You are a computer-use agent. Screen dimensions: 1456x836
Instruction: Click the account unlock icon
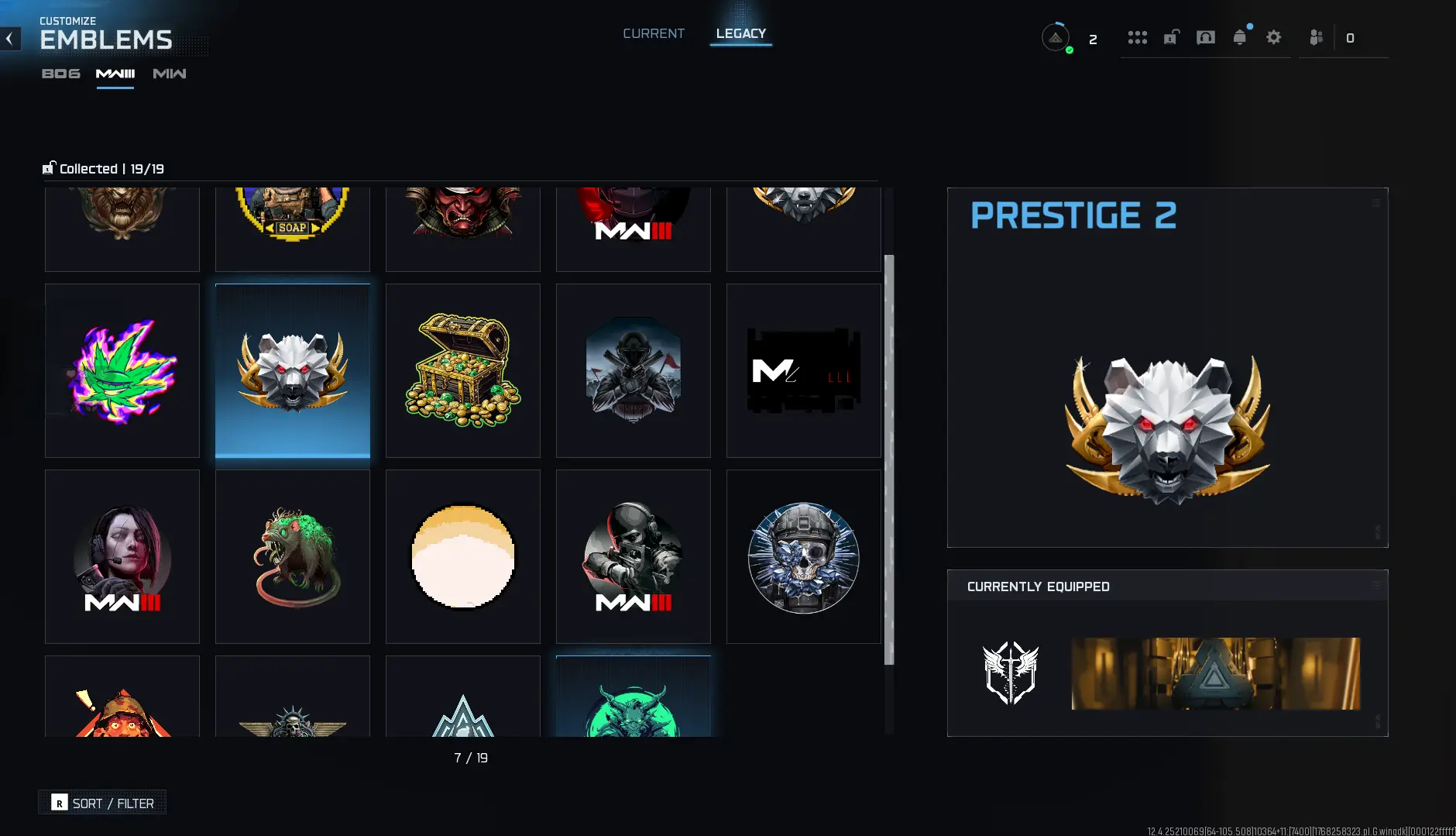pos(1170,37)
